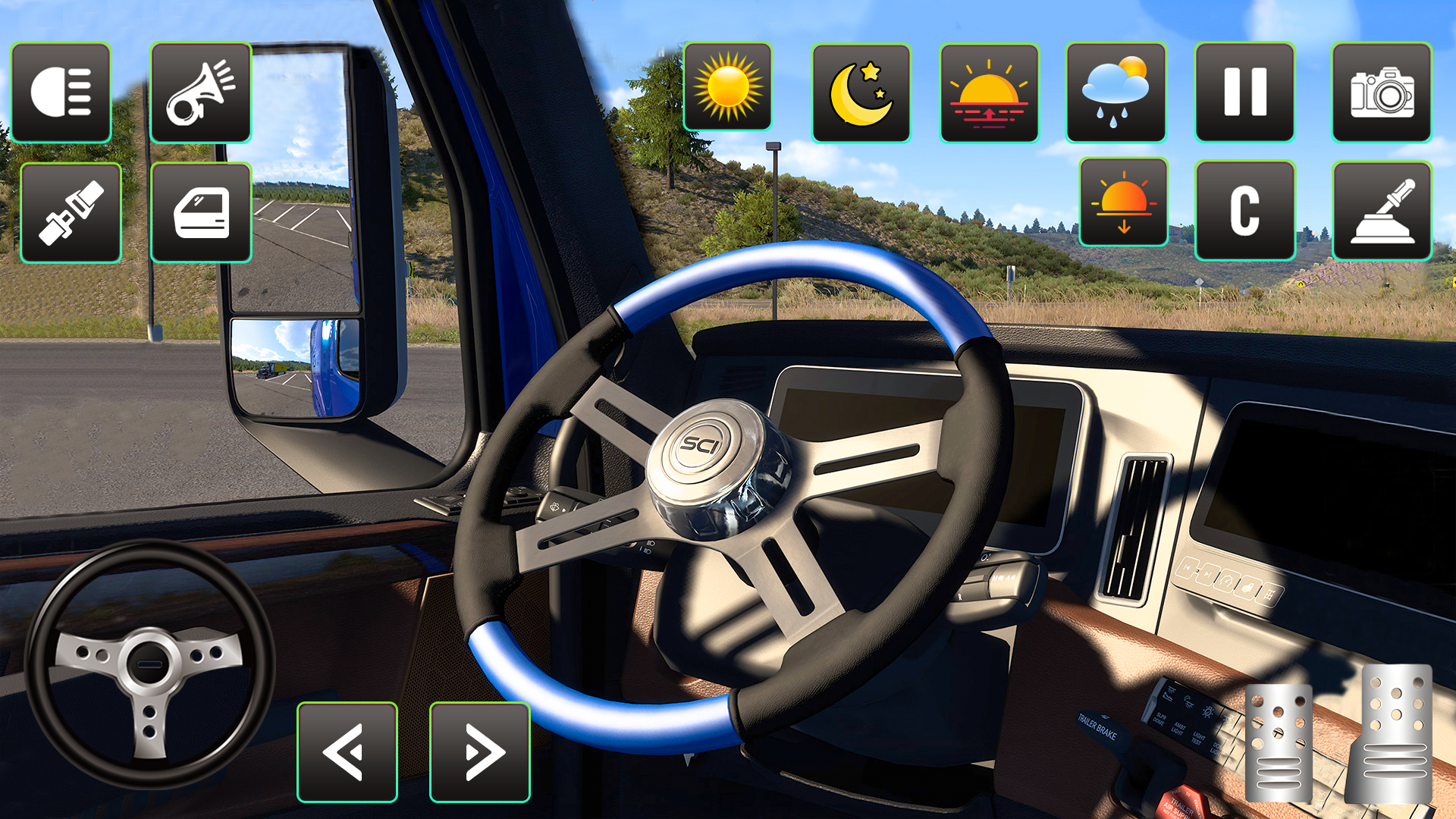Activate the right turn indicator
Image resolution: width=1456 pixels, height=819 pixels.
[x=481, y=751]
